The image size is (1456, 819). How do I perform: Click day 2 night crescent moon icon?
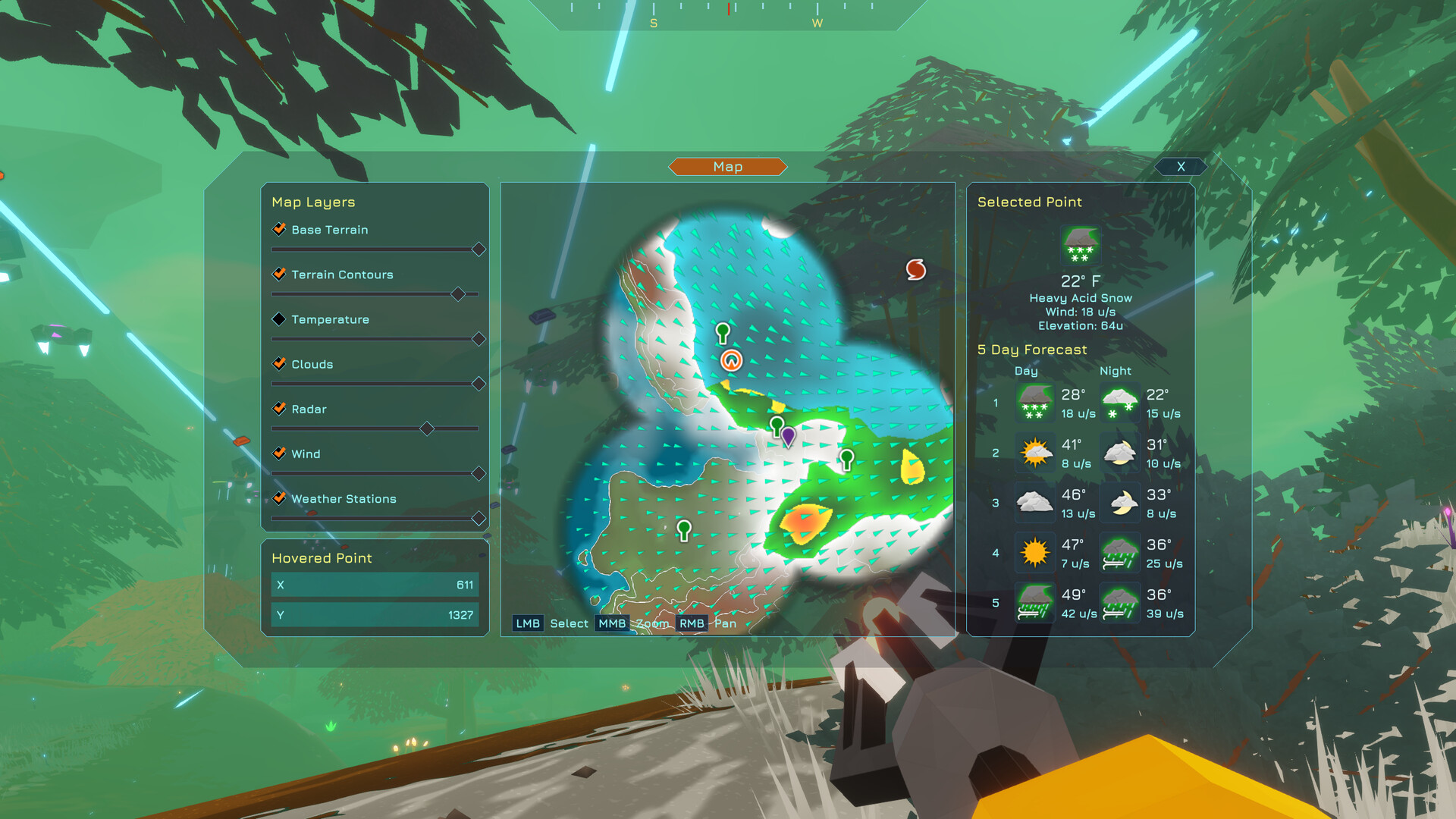1119,453
